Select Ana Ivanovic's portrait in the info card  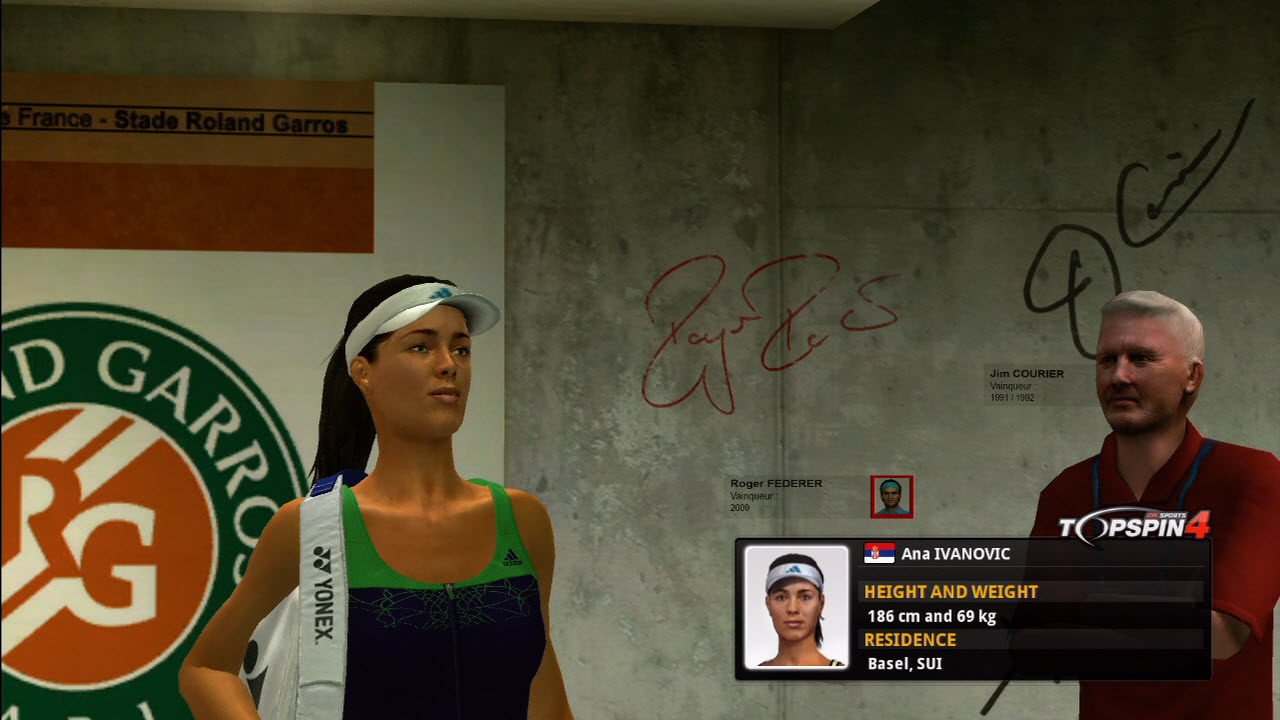click(x=796, y=607)
